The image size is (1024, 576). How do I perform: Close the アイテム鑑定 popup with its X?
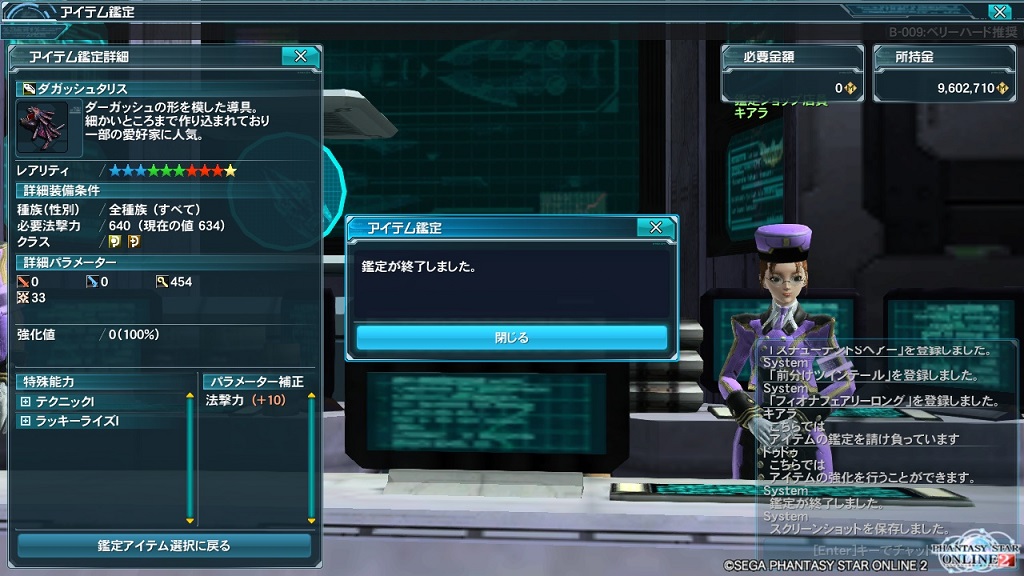(x=655, y=228)
